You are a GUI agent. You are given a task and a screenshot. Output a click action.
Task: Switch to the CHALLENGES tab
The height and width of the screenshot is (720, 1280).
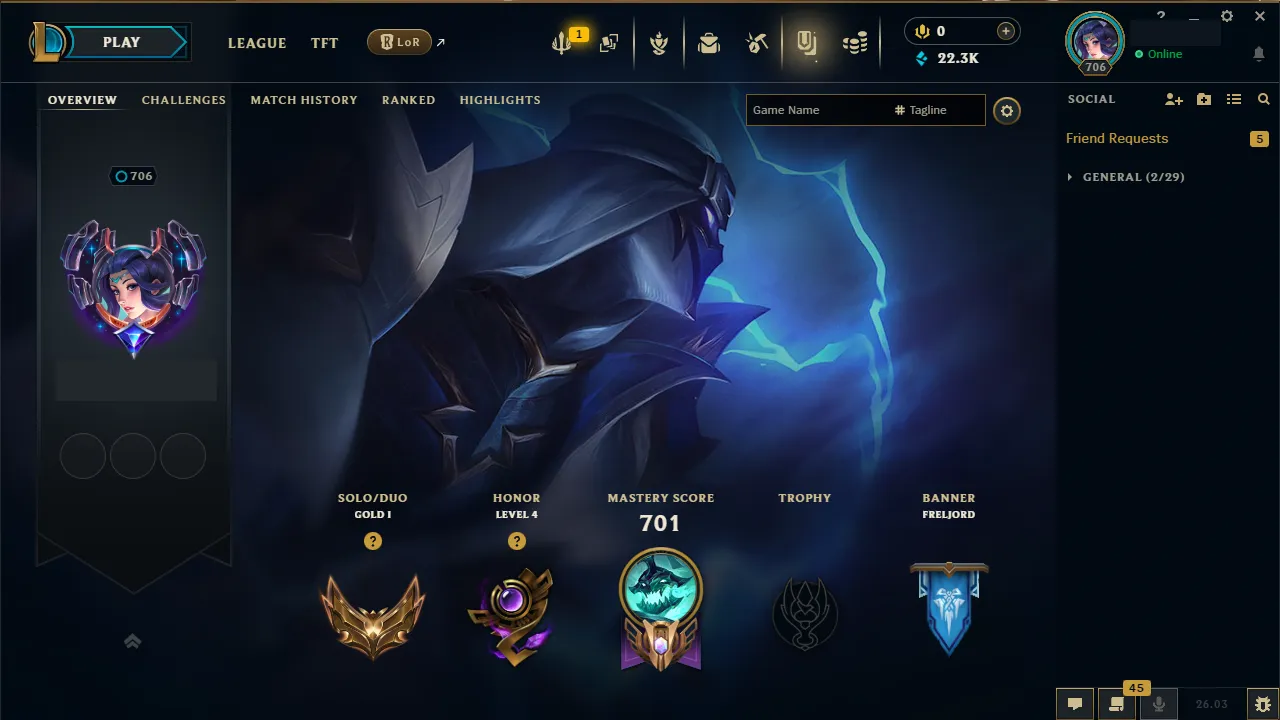184,100
